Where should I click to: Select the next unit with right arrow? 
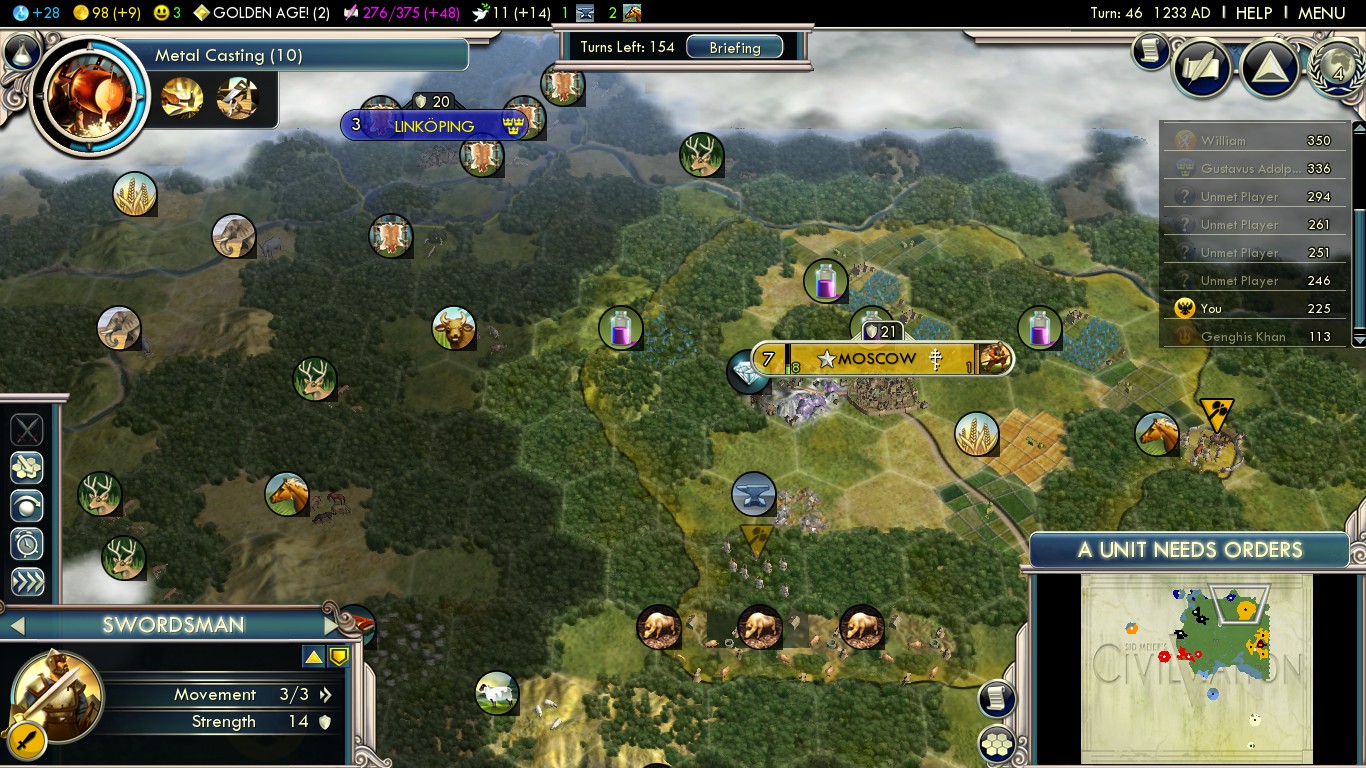pos(333,626)
